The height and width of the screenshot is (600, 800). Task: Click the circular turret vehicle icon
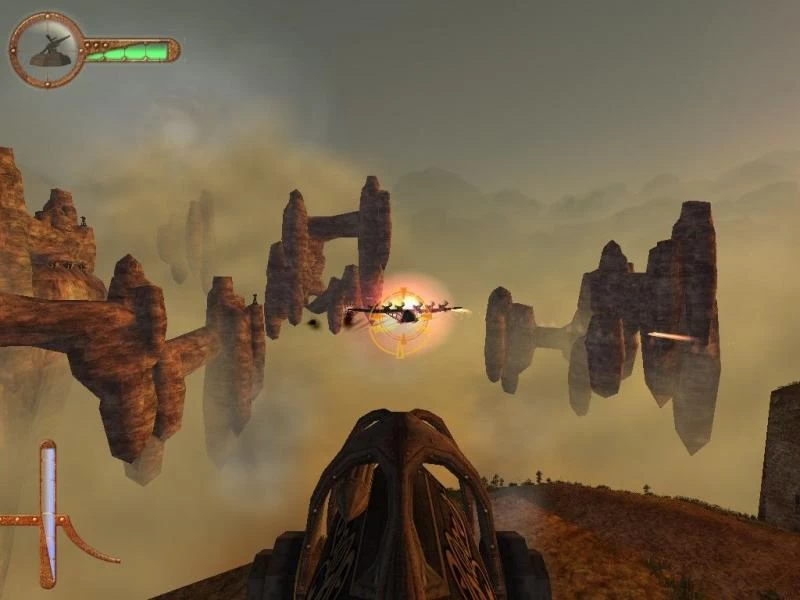click(47, 49)
